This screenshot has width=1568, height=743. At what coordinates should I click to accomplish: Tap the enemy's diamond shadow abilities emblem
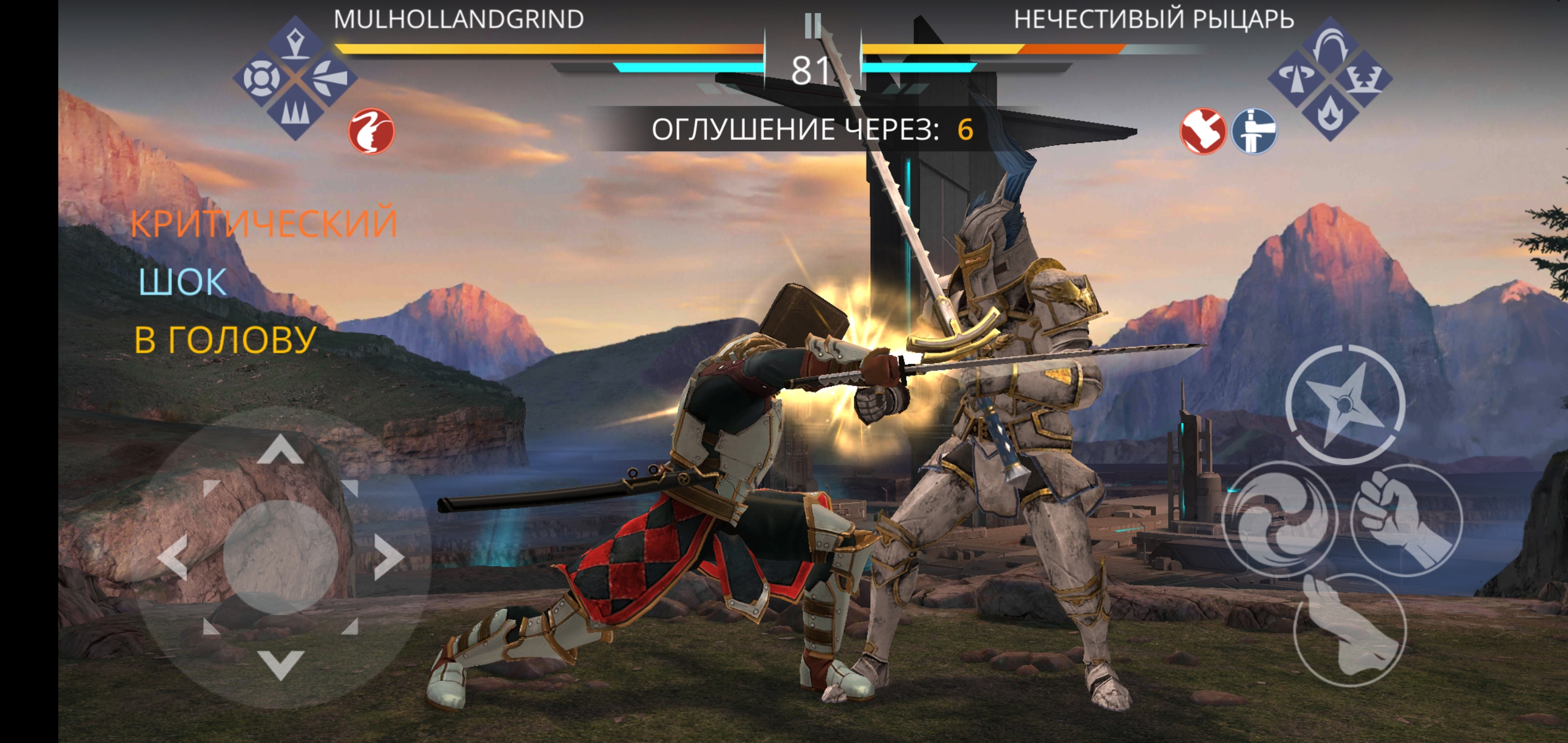pyautogui.click(x=1330, y=78)
